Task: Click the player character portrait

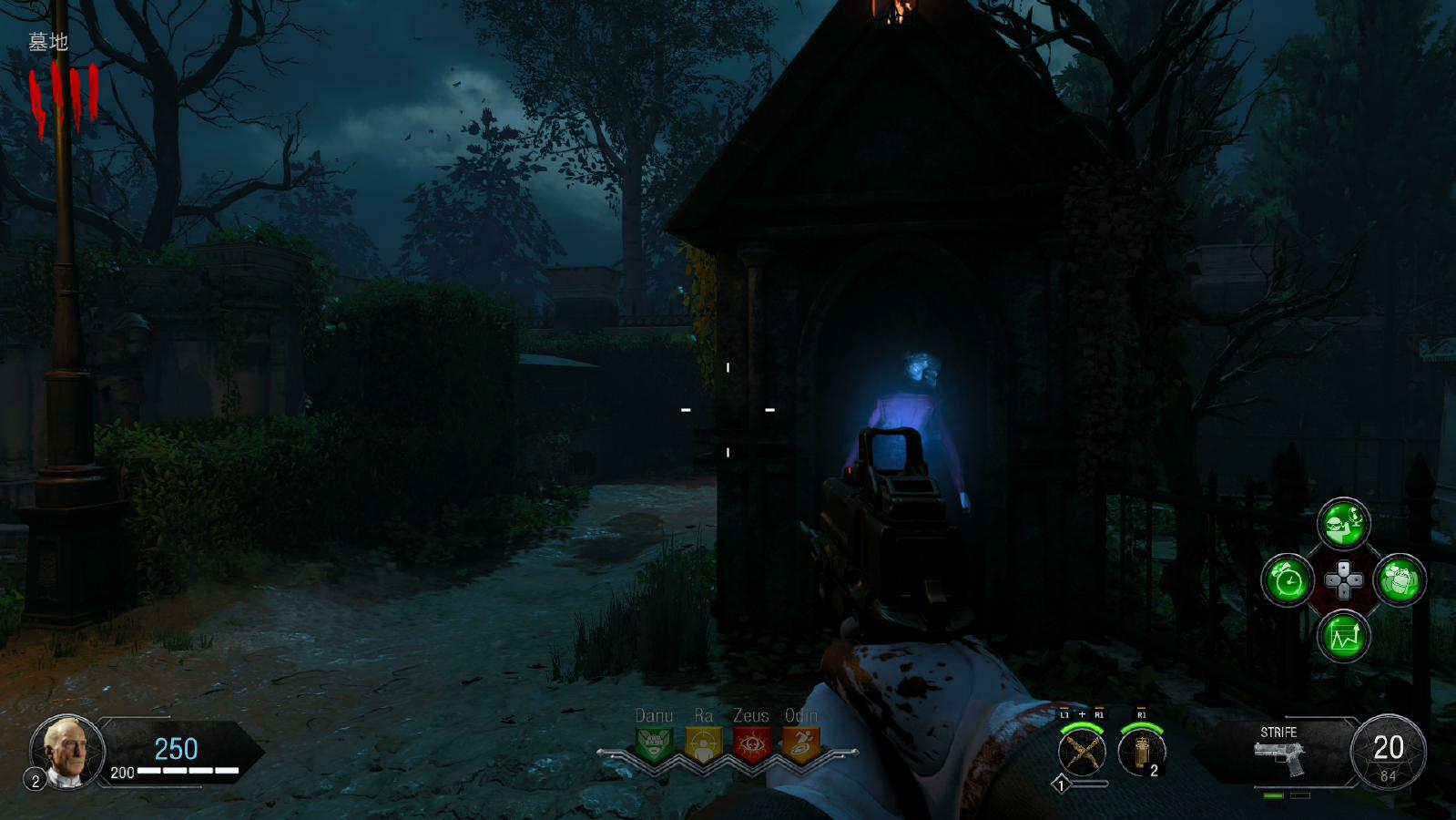Action: point(67,751)
